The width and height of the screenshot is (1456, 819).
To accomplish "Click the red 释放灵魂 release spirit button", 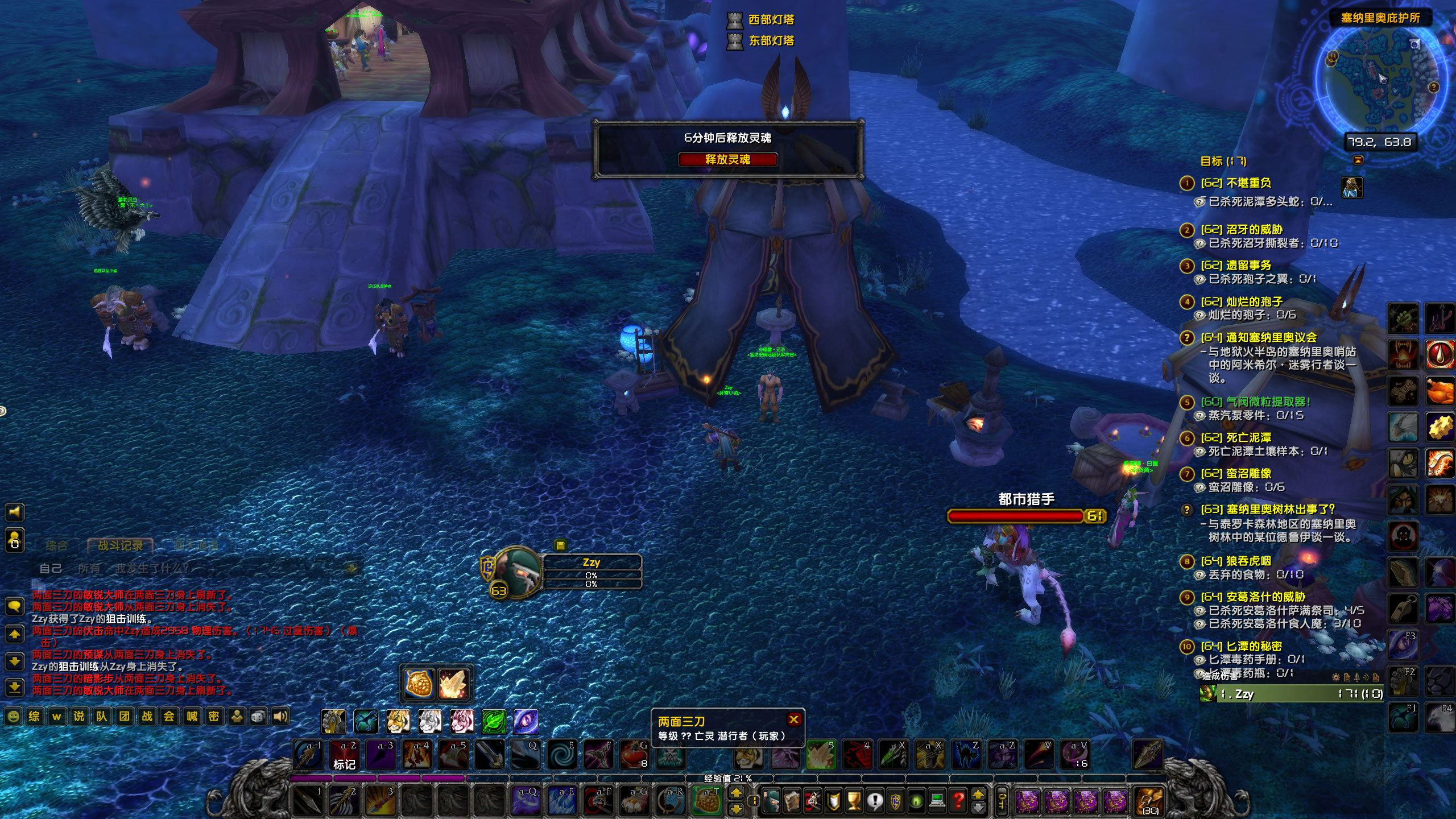I will click(727, 160).
